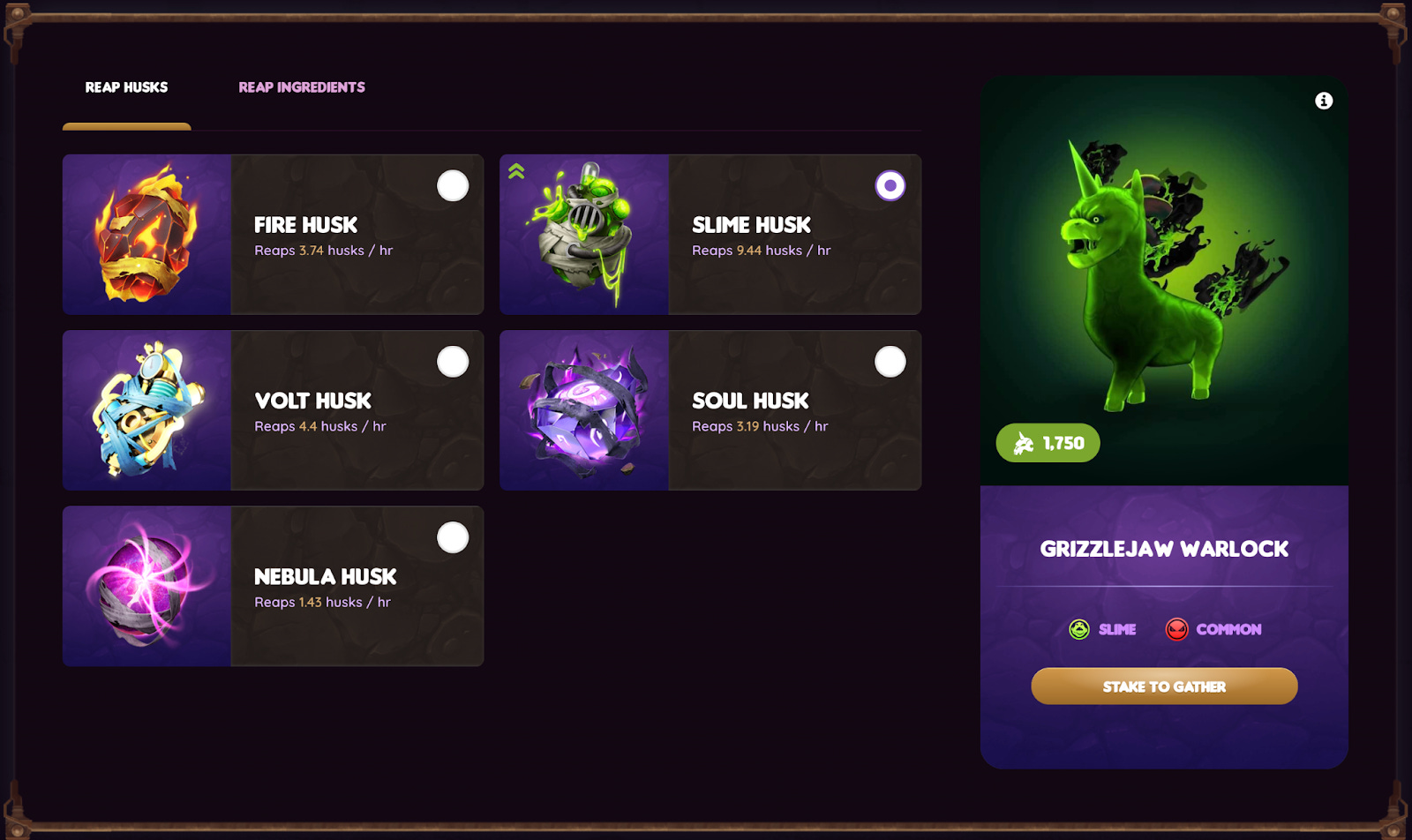
Task: Select the Fire Husk radio button
Action: pyautogui.click(x=453, y=185)
